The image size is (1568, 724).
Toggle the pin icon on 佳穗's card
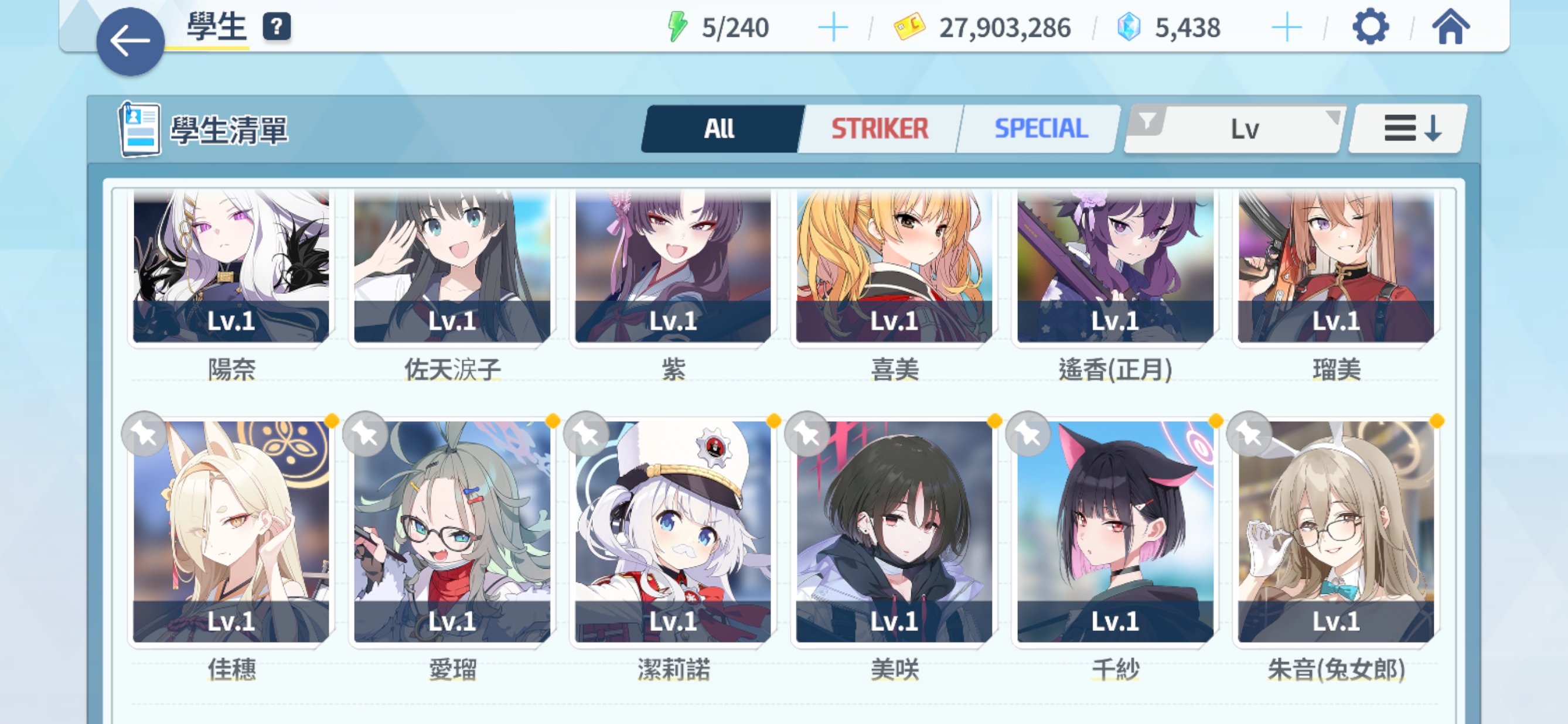coord(144,434)
